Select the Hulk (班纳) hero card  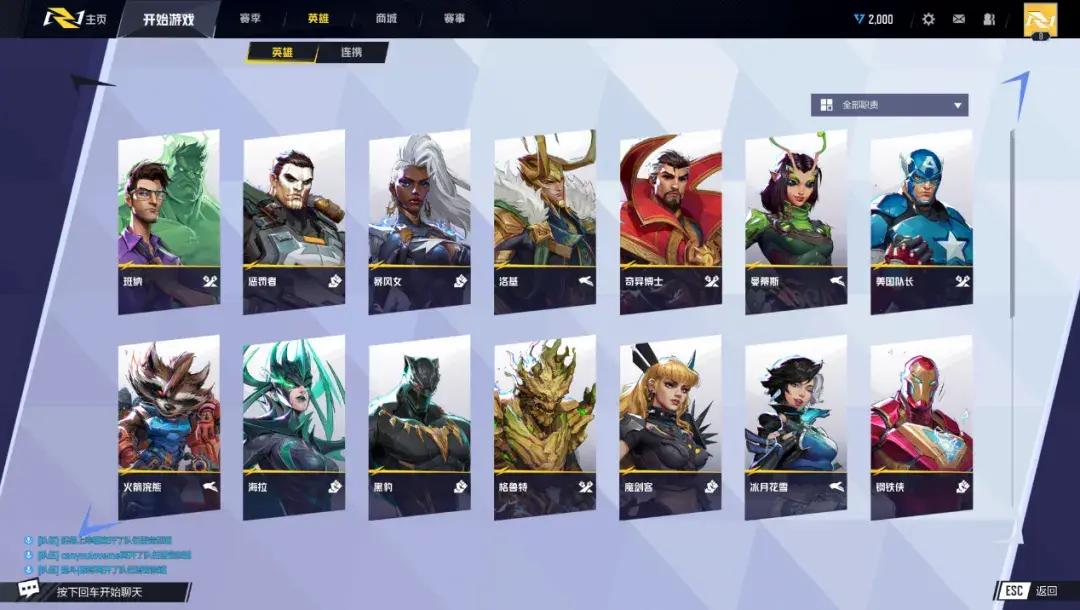pos(169,220)
